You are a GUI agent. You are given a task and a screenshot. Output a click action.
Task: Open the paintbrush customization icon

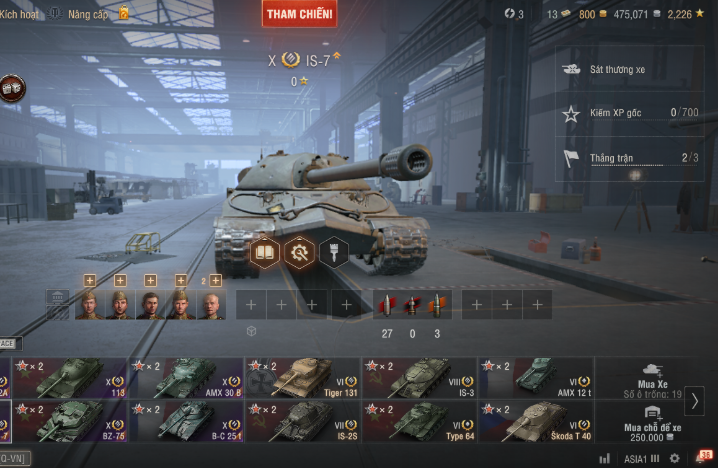(x=333, y=252)
